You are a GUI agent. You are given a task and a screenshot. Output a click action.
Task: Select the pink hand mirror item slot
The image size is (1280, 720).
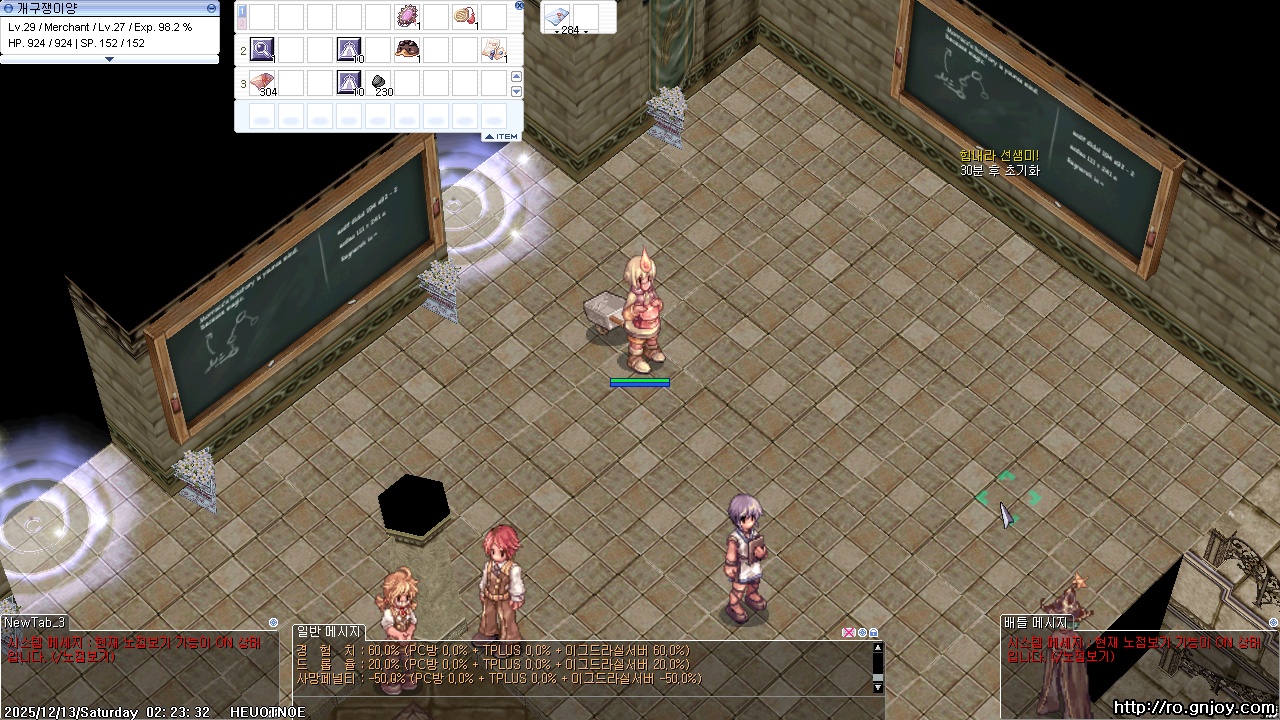(x=407, y=16)
